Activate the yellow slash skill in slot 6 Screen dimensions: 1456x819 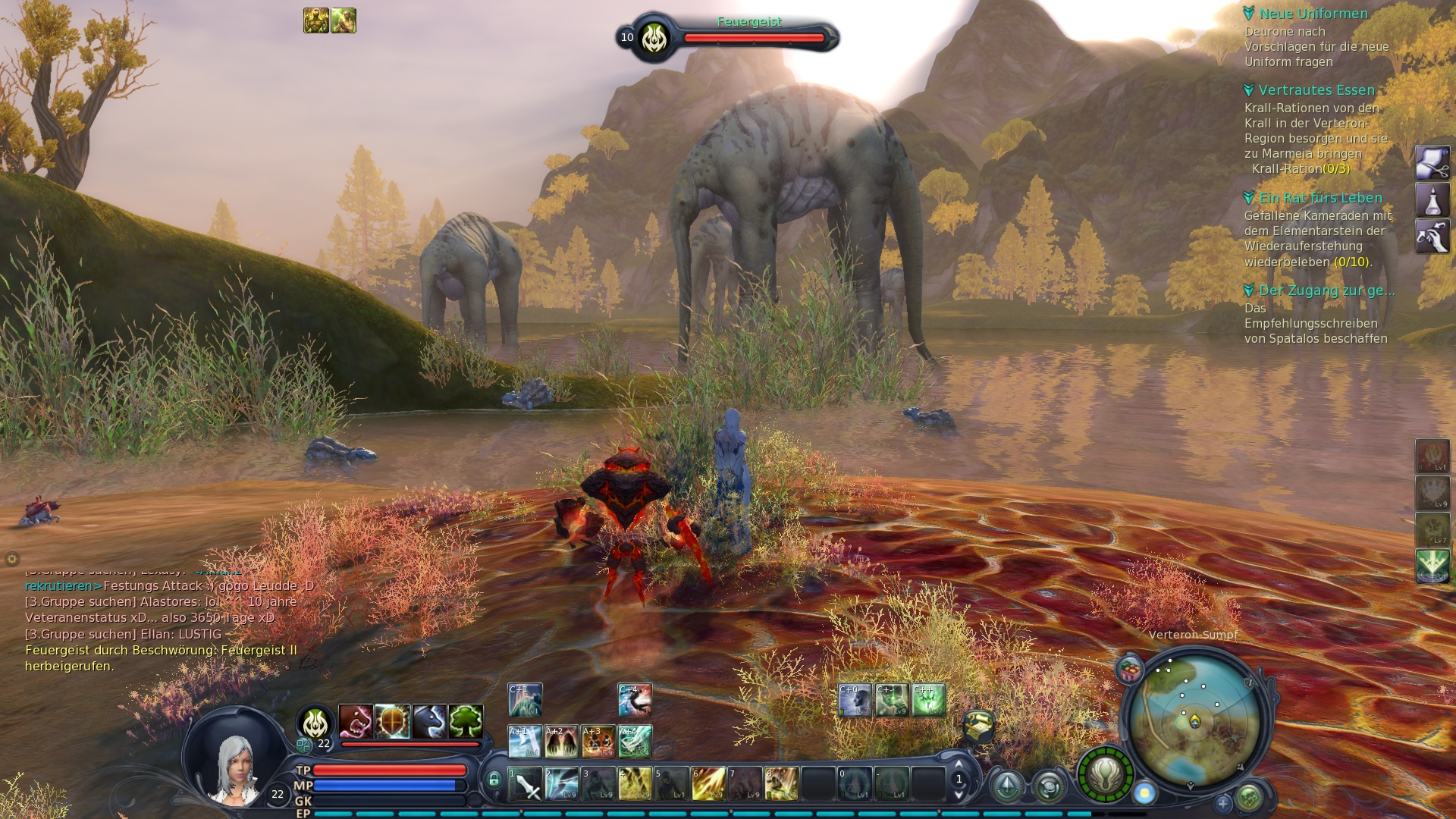coord(708,784)
